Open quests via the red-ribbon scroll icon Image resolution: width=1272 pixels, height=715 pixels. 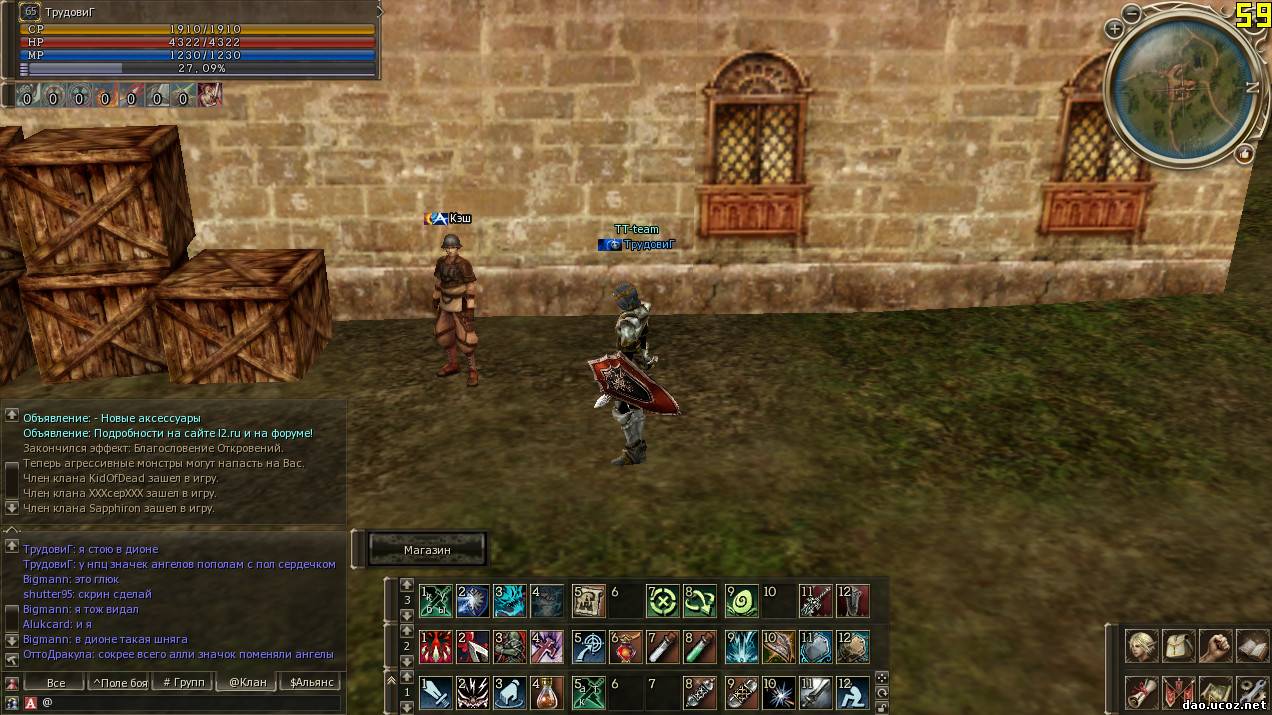point(1141,692)
